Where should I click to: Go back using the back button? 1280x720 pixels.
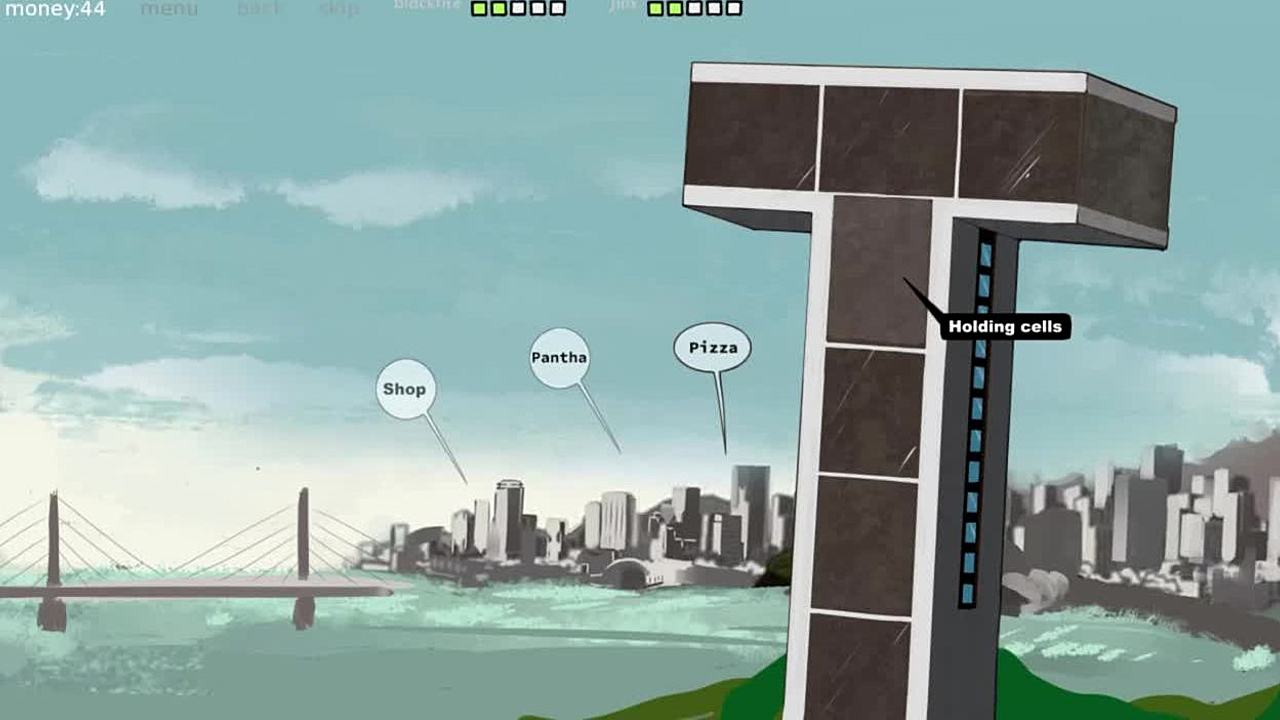(x=260, y=10)
